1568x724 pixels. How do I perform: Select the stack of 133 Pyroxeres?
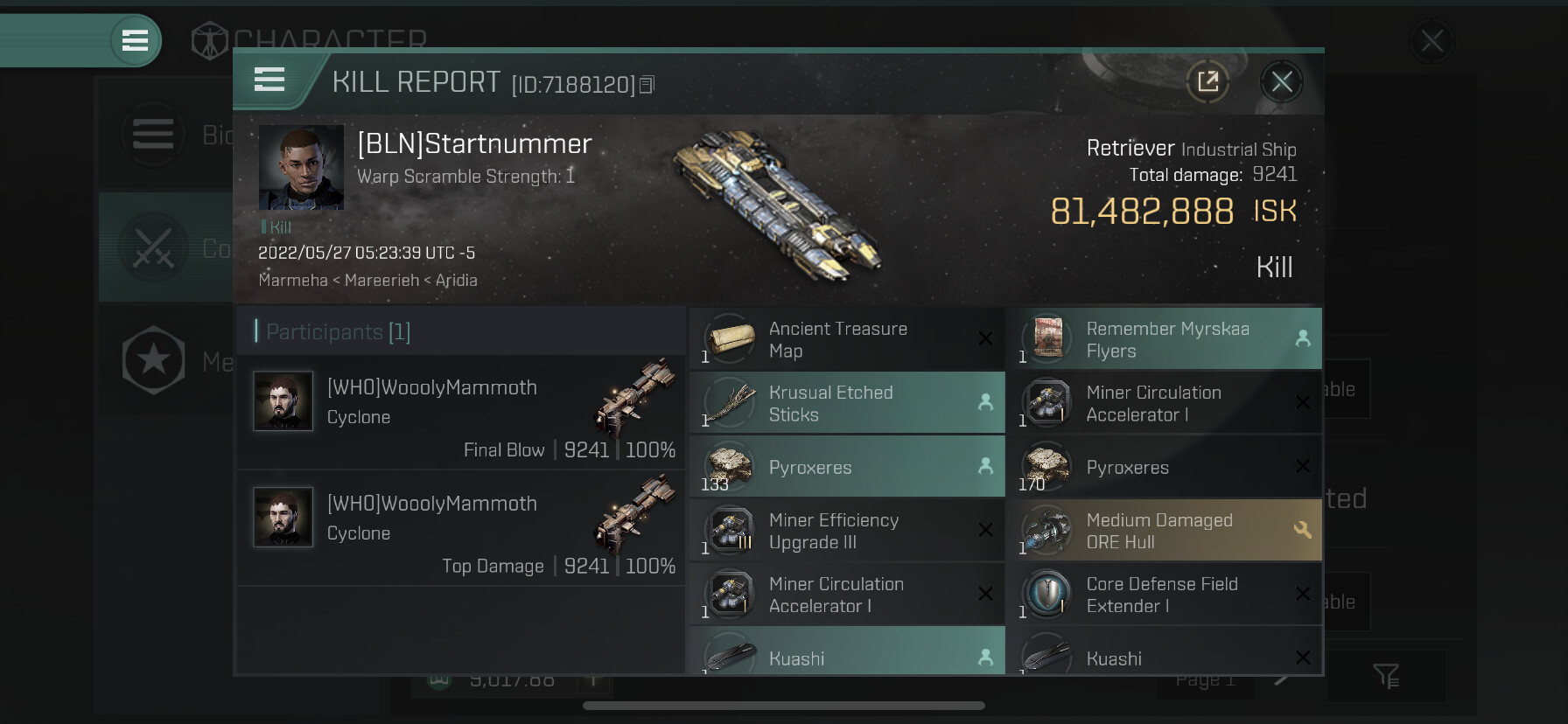coord(846,467)
